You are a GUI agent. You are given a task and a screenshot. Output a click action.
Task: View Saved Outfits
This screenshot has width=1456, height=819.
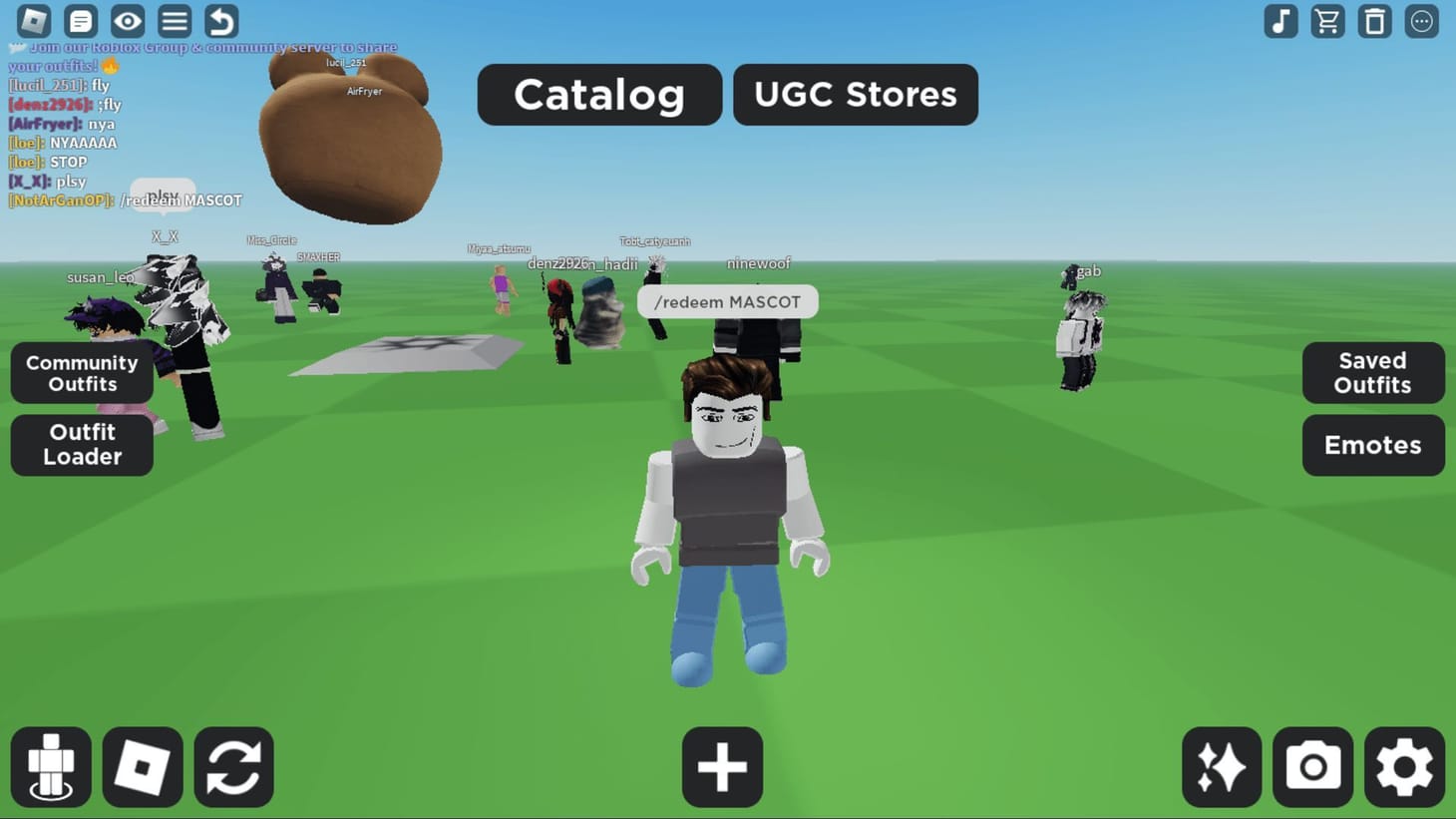pyautogui.click(x=1373, y=373)
